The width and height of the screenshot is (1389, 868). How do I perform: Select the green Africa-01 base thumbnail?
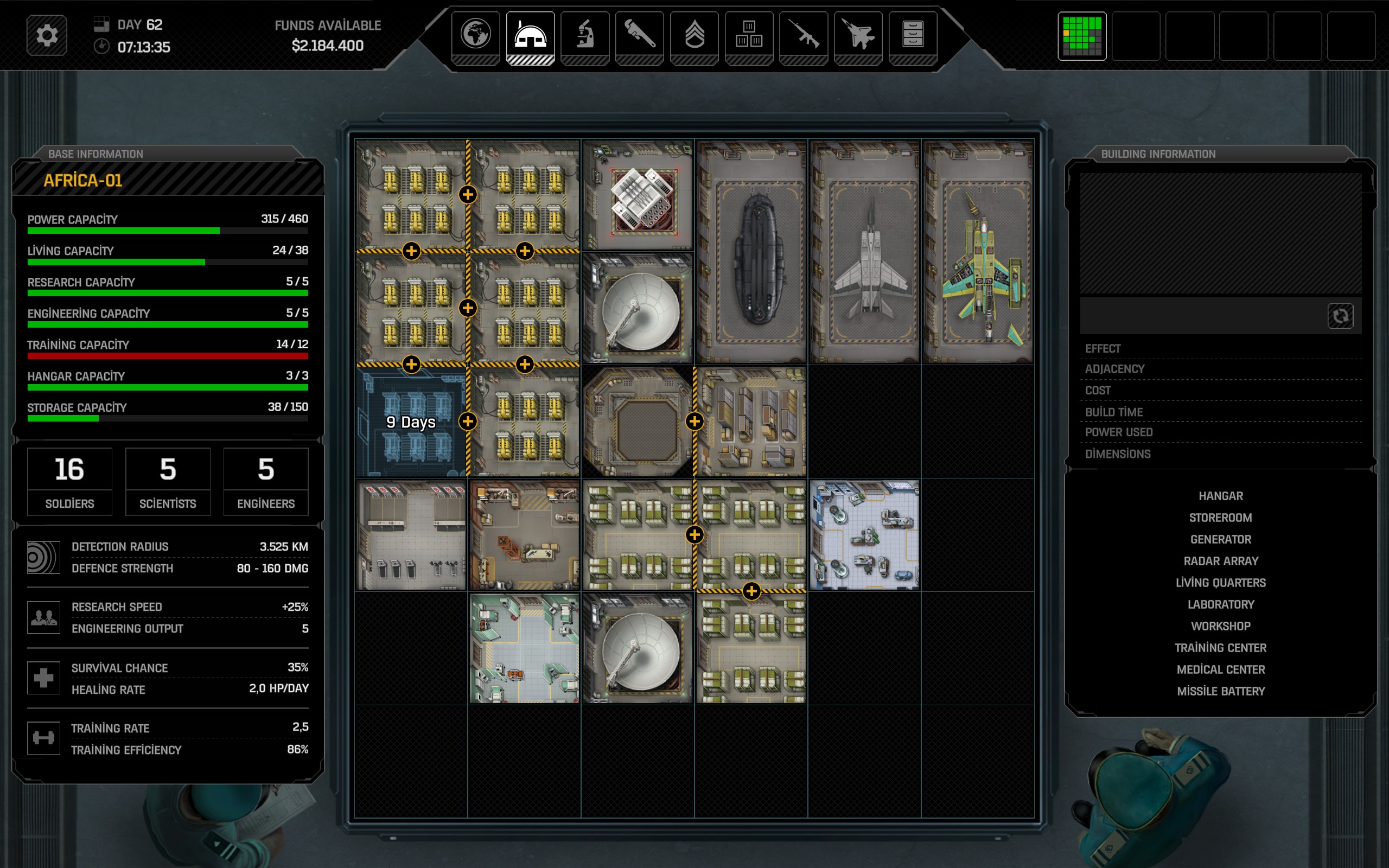point(1082,36)
